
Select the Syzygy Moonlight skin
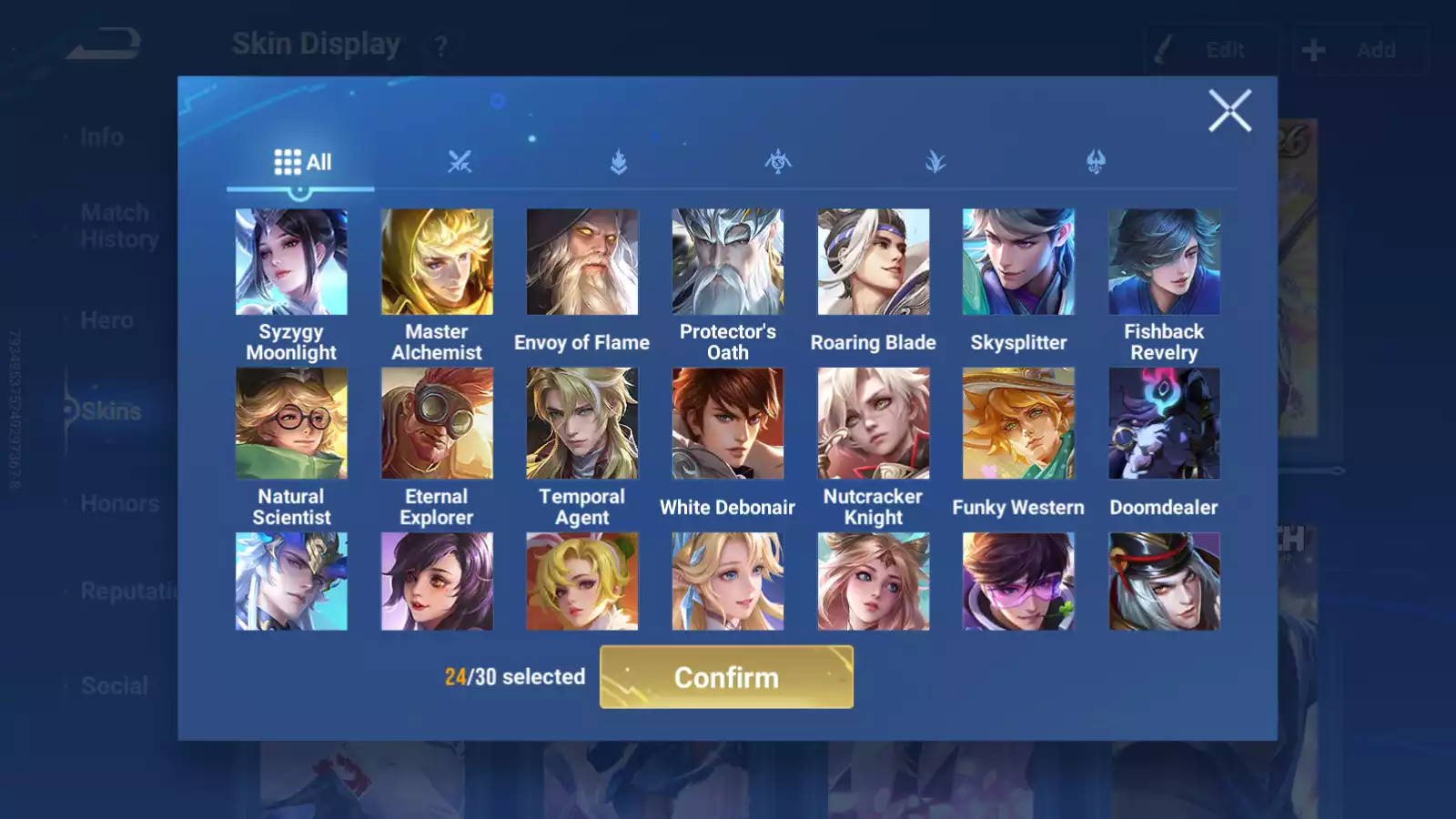coord(291,262)
